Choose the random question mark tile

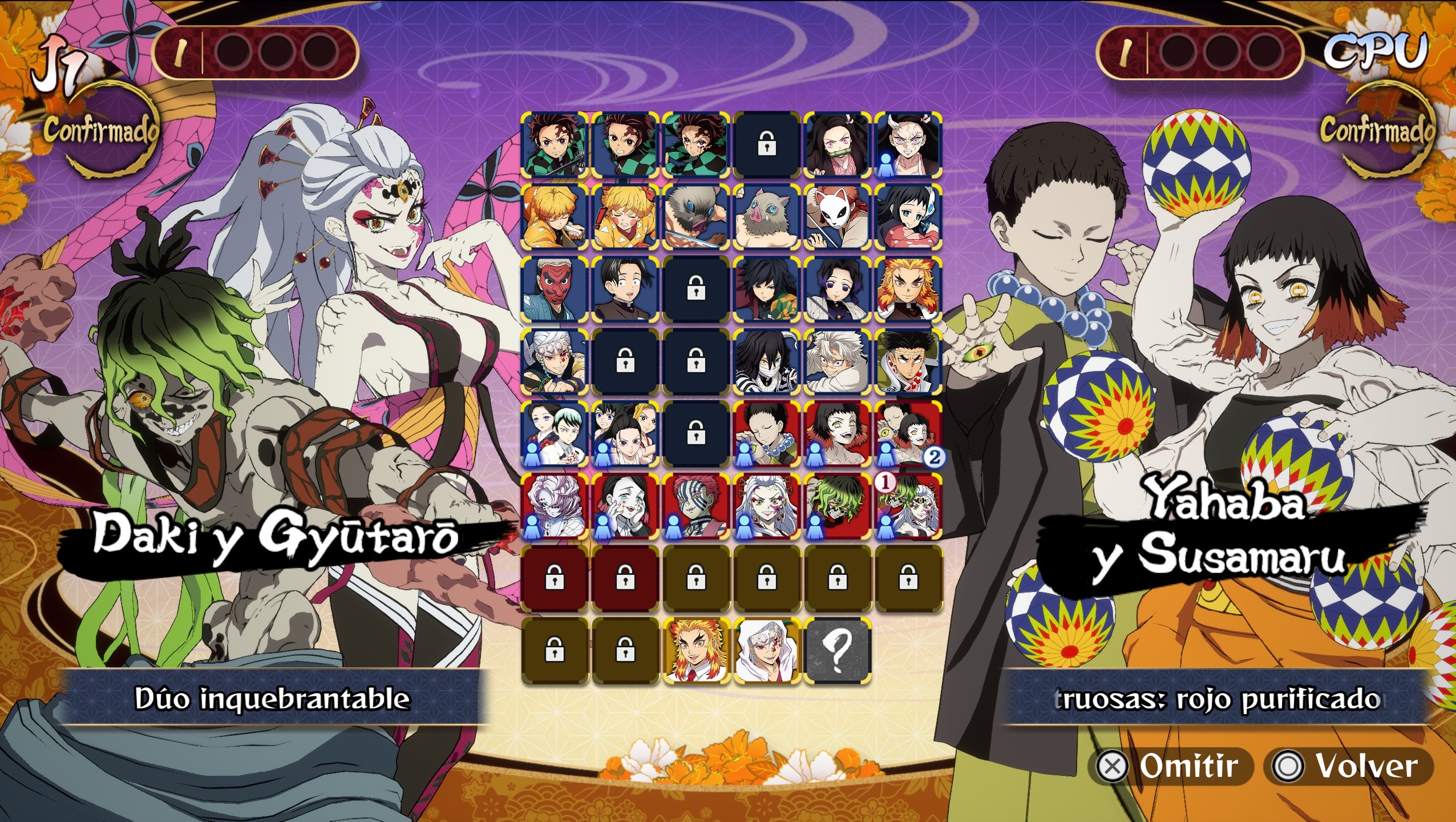point(836,651)
